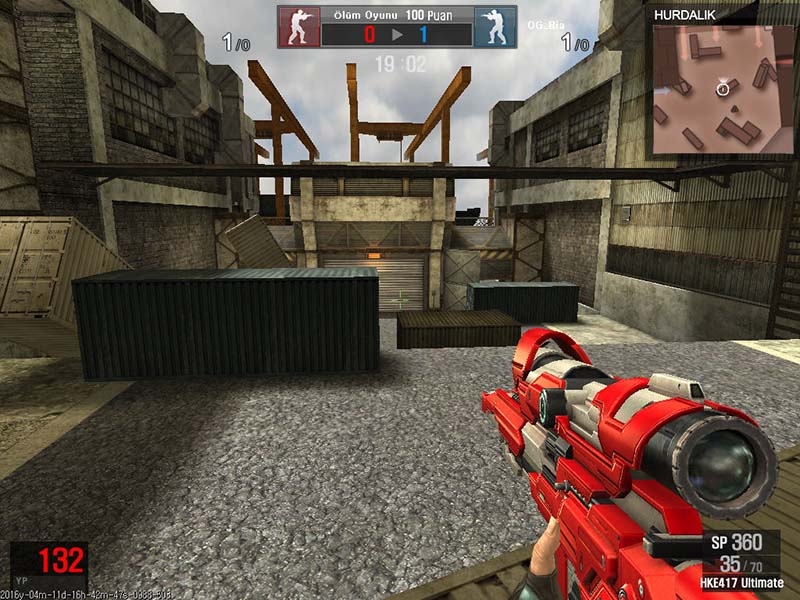This screenshot has width=800, height=600.
Task: Select the red team soldier icon
Action: point(299,27)
